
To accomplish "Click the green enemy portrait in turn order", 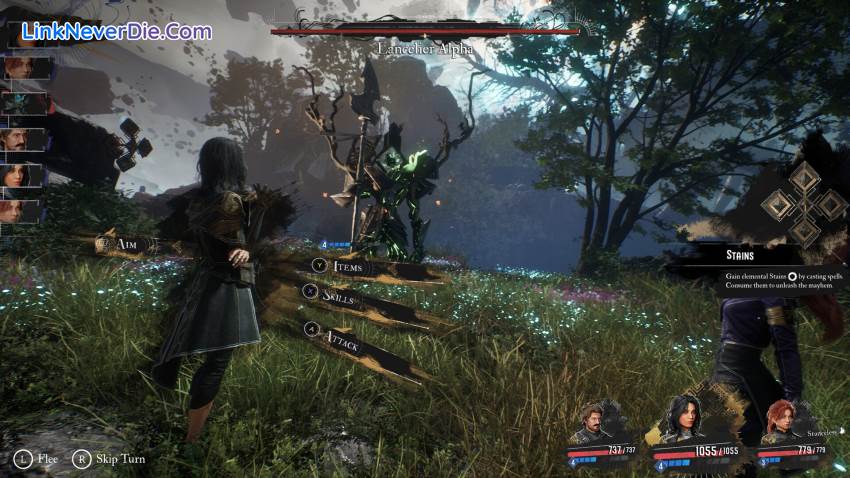I will click(x=24, y=103).
